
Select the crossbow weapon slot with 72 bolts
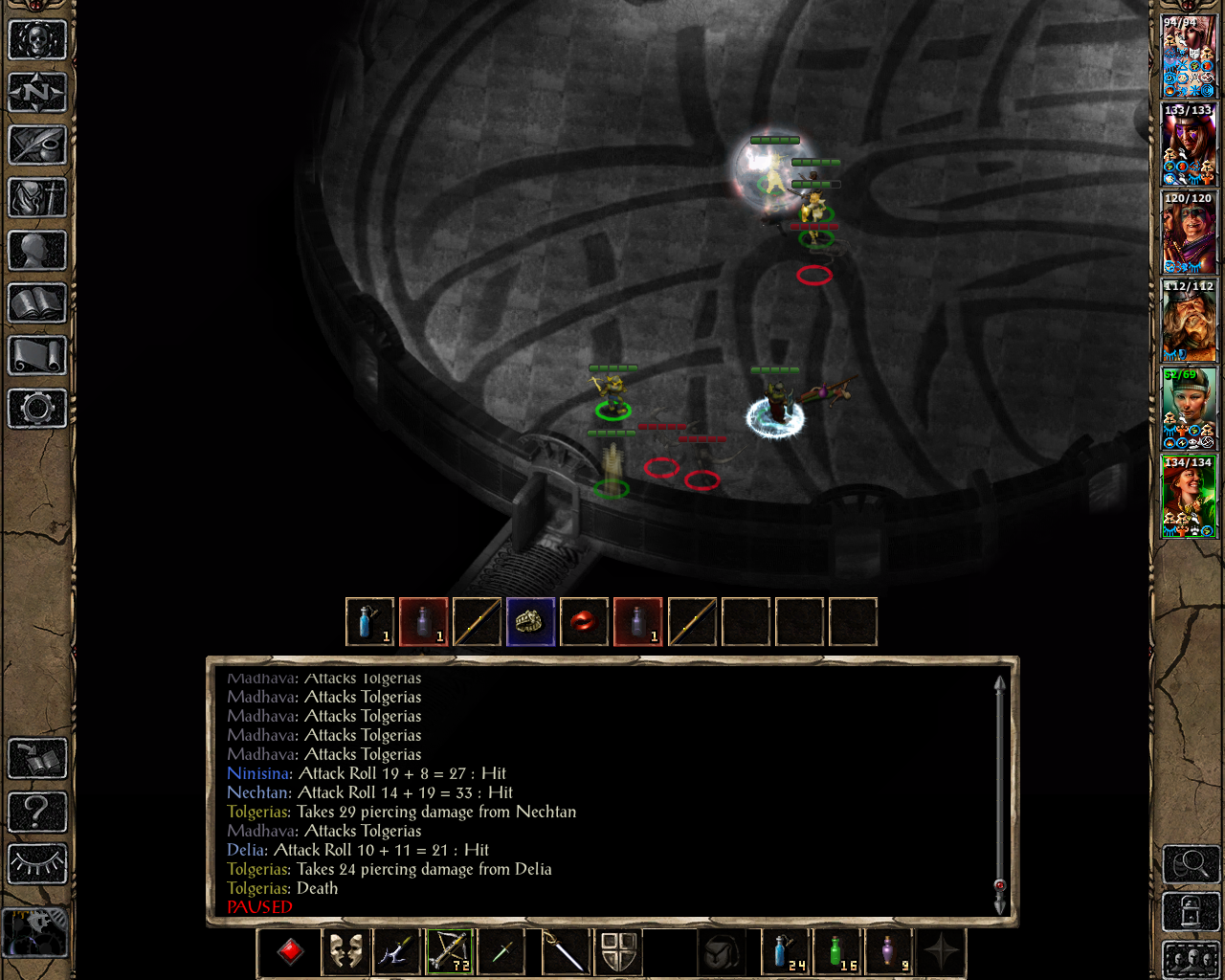[449, 951]
